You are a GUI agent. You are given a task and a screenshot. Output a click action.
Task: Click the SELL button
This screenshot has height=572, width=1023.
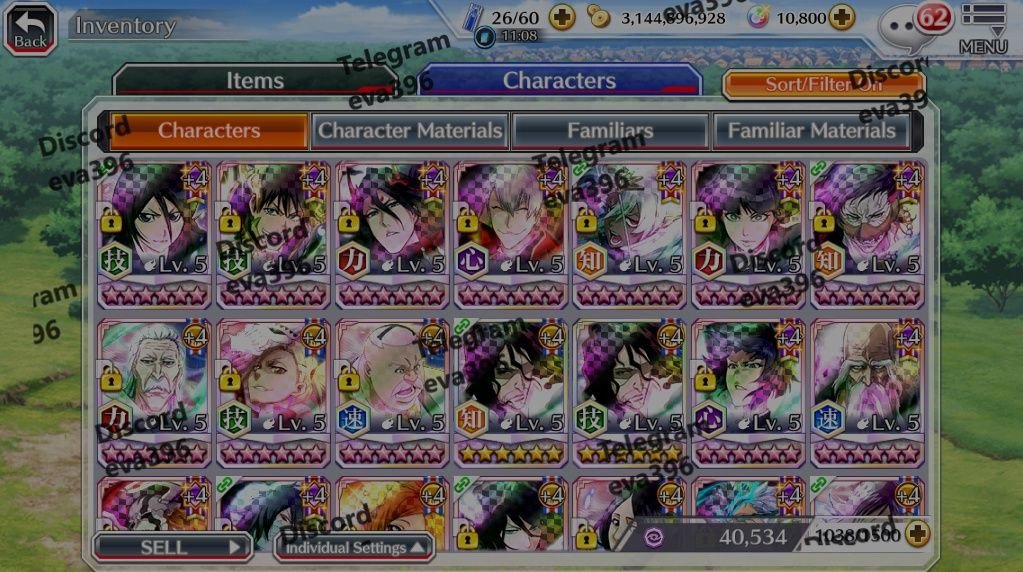click(x=171, y=547)
